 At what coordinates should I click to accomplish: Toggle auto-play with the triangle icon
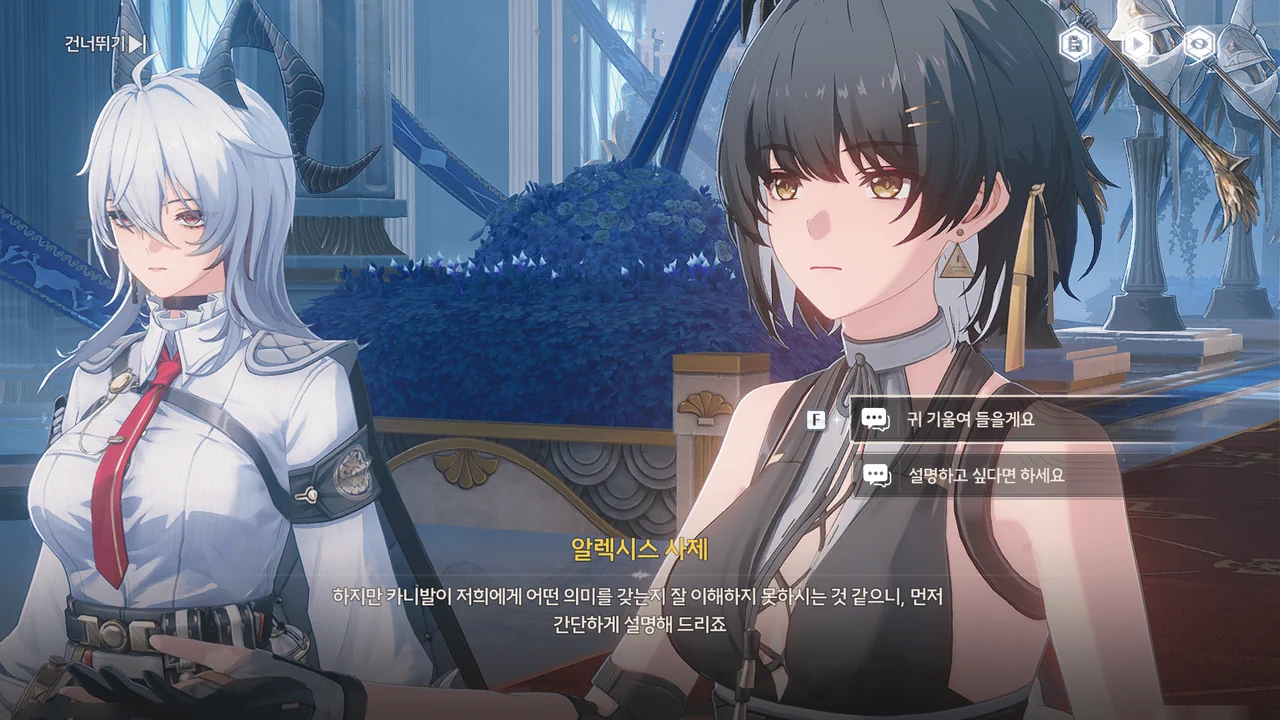[1137, 44]
